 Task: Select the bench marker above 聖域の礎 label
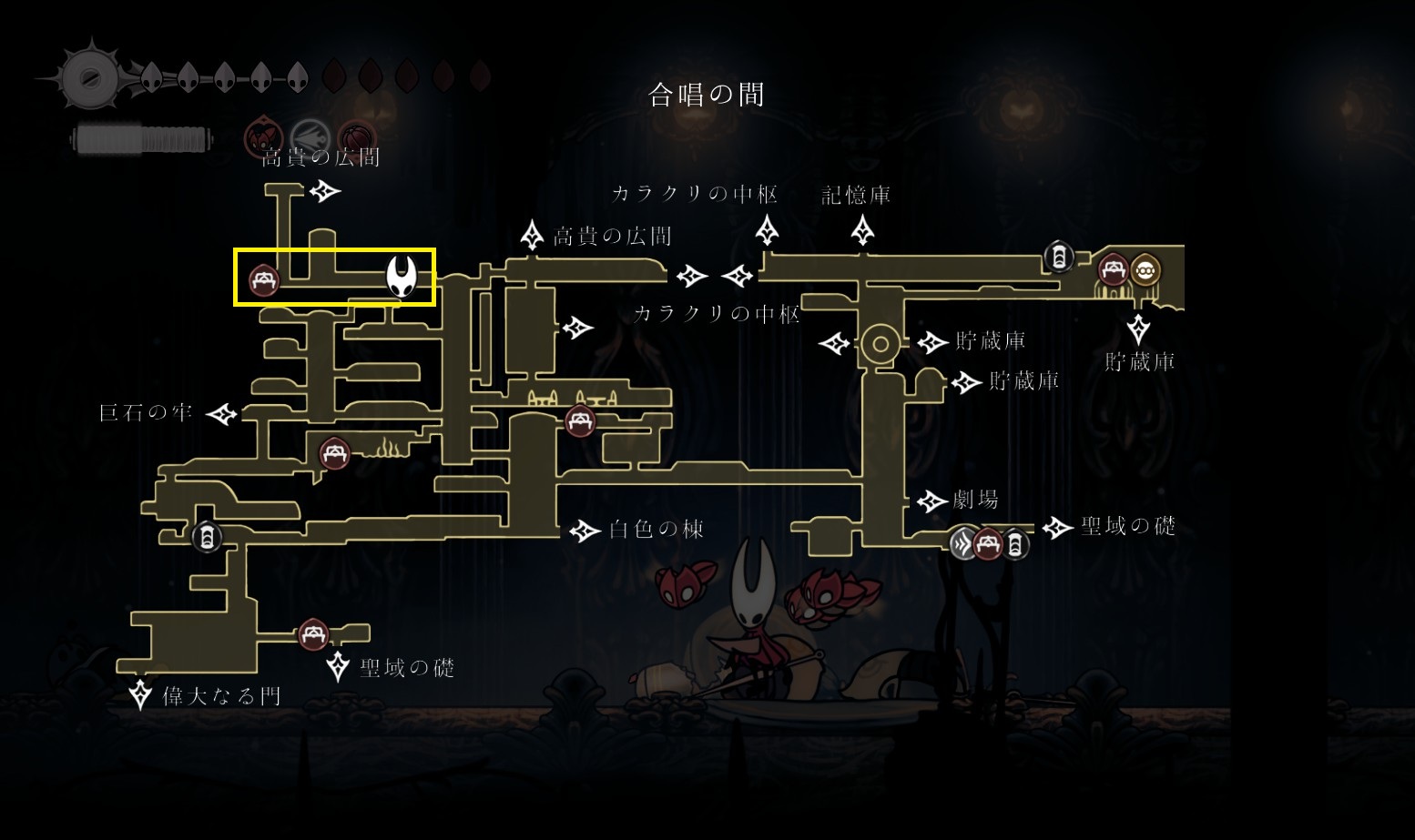[x=312, y=633]
